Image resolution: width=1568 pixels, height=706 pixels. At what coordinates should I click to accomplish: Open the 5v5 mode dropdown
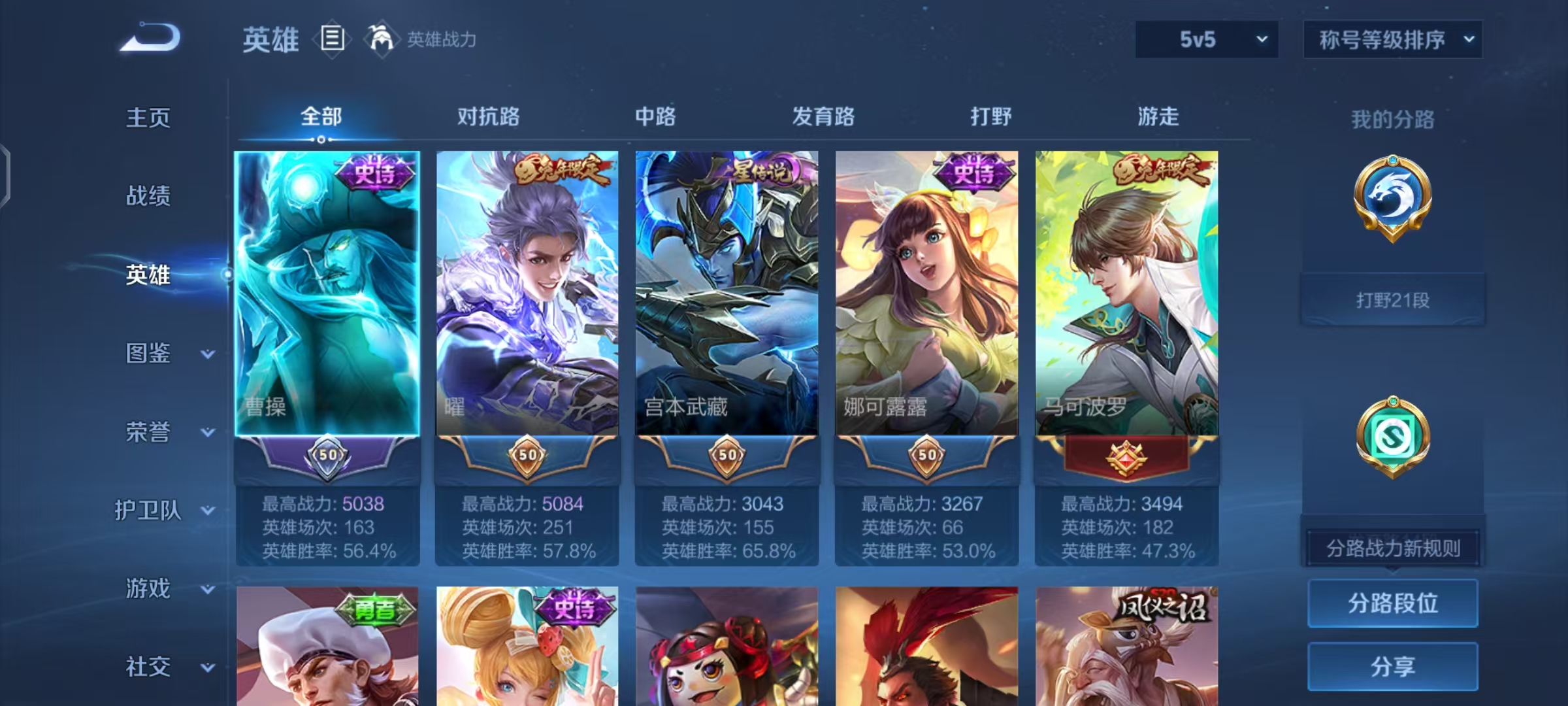1205,39
